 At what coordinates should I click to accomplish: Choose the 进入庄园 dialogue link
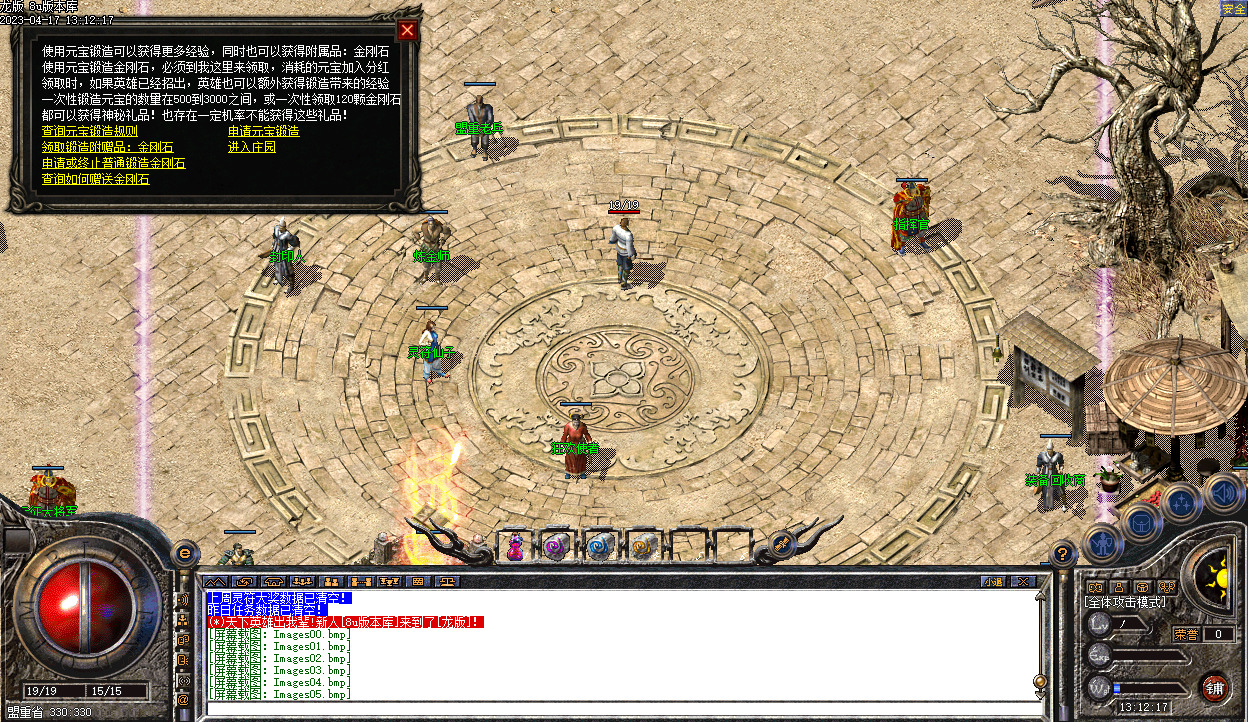click(251, 147)
